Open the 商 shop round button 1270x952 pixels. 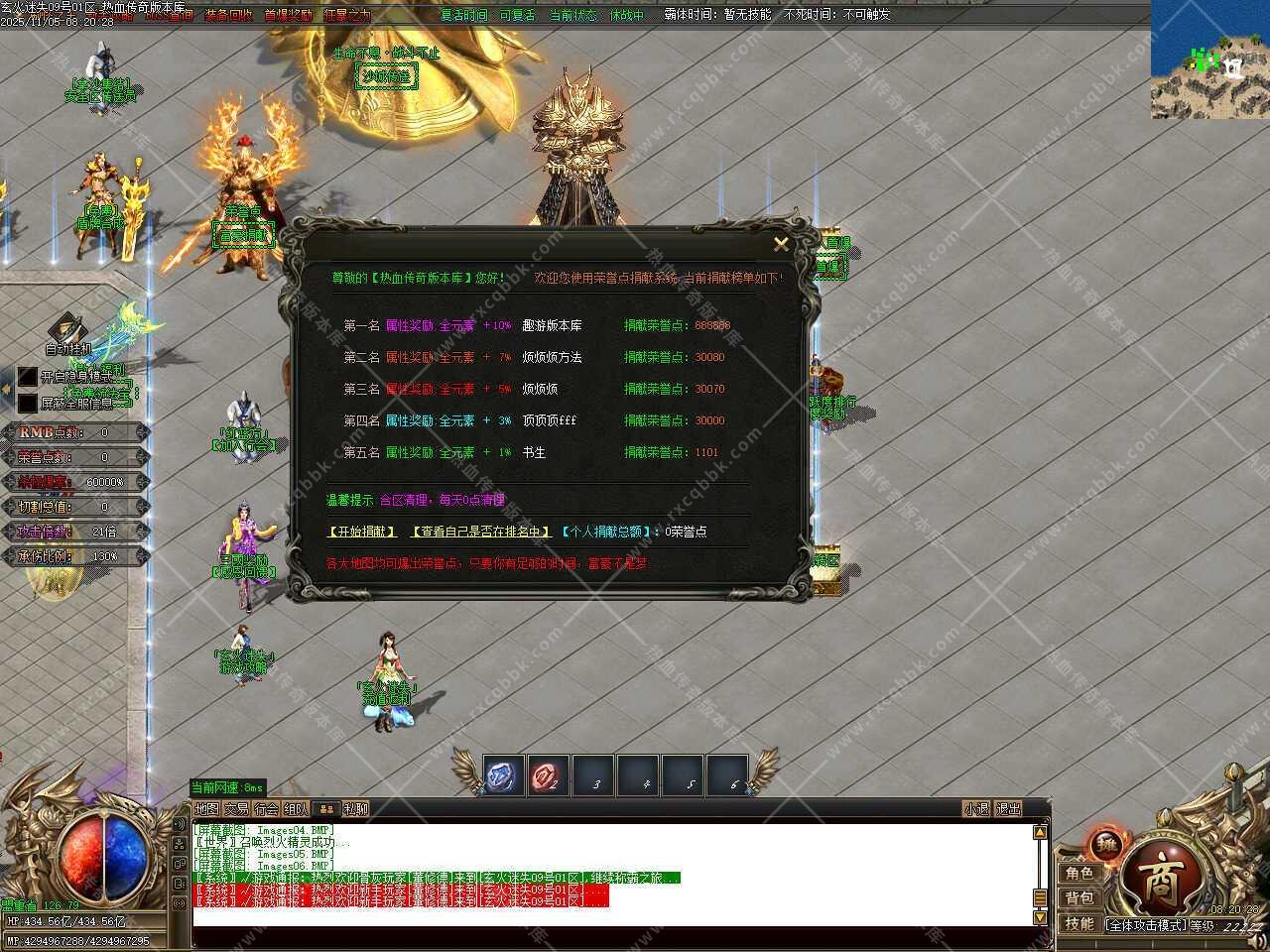1158,881
